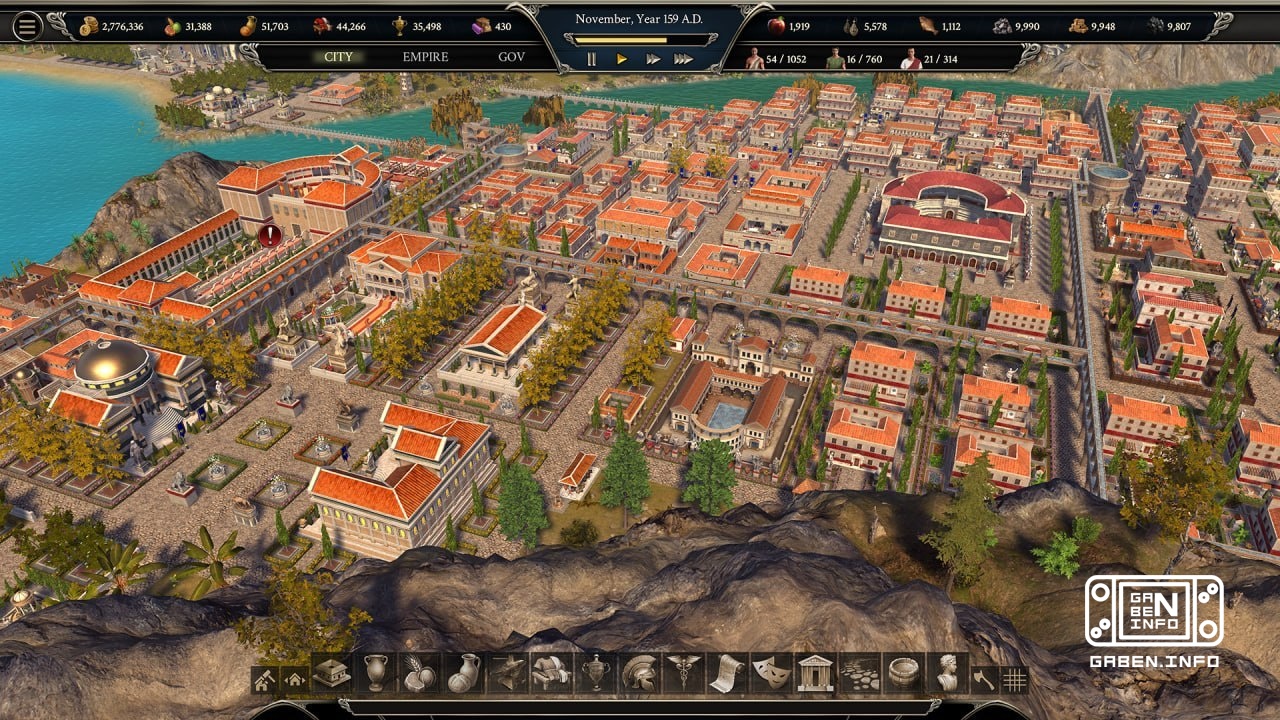Select the paved roads construction icon
This screenshot has width=1280, height=720.
coord(857,677)
